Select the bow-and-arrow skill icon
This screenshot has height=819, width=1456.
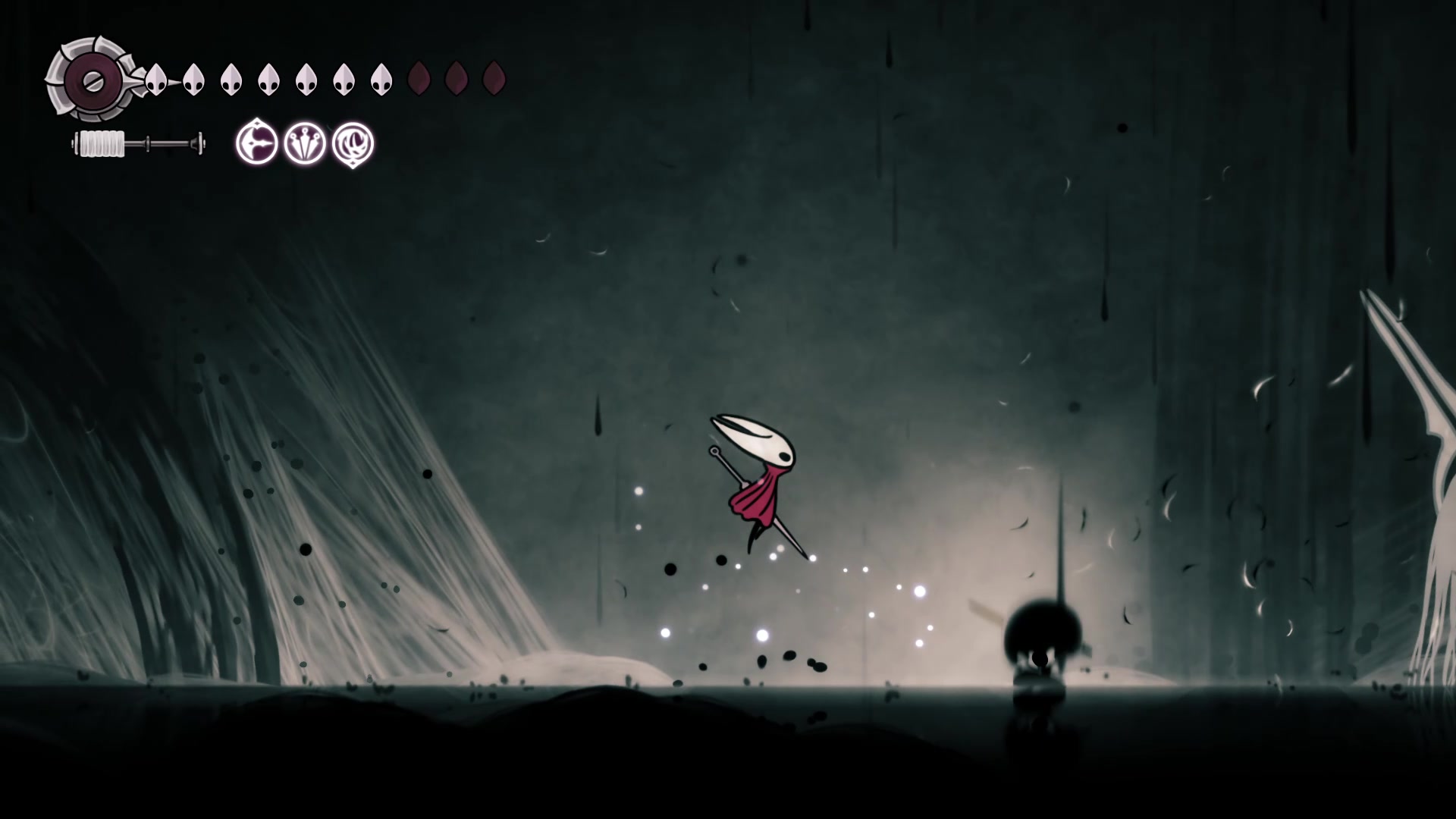pyautogui.click(x=256, y=143)
